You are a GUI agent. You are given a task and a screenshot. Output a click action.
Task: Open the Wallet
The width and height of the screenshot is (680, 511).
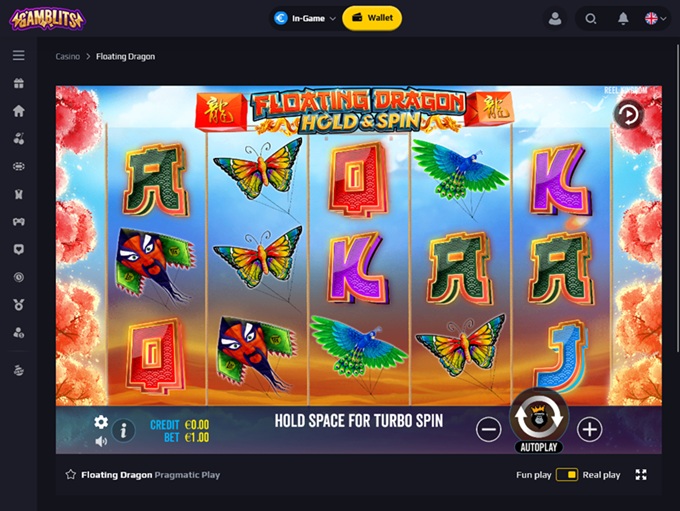[x=372, y=18]
